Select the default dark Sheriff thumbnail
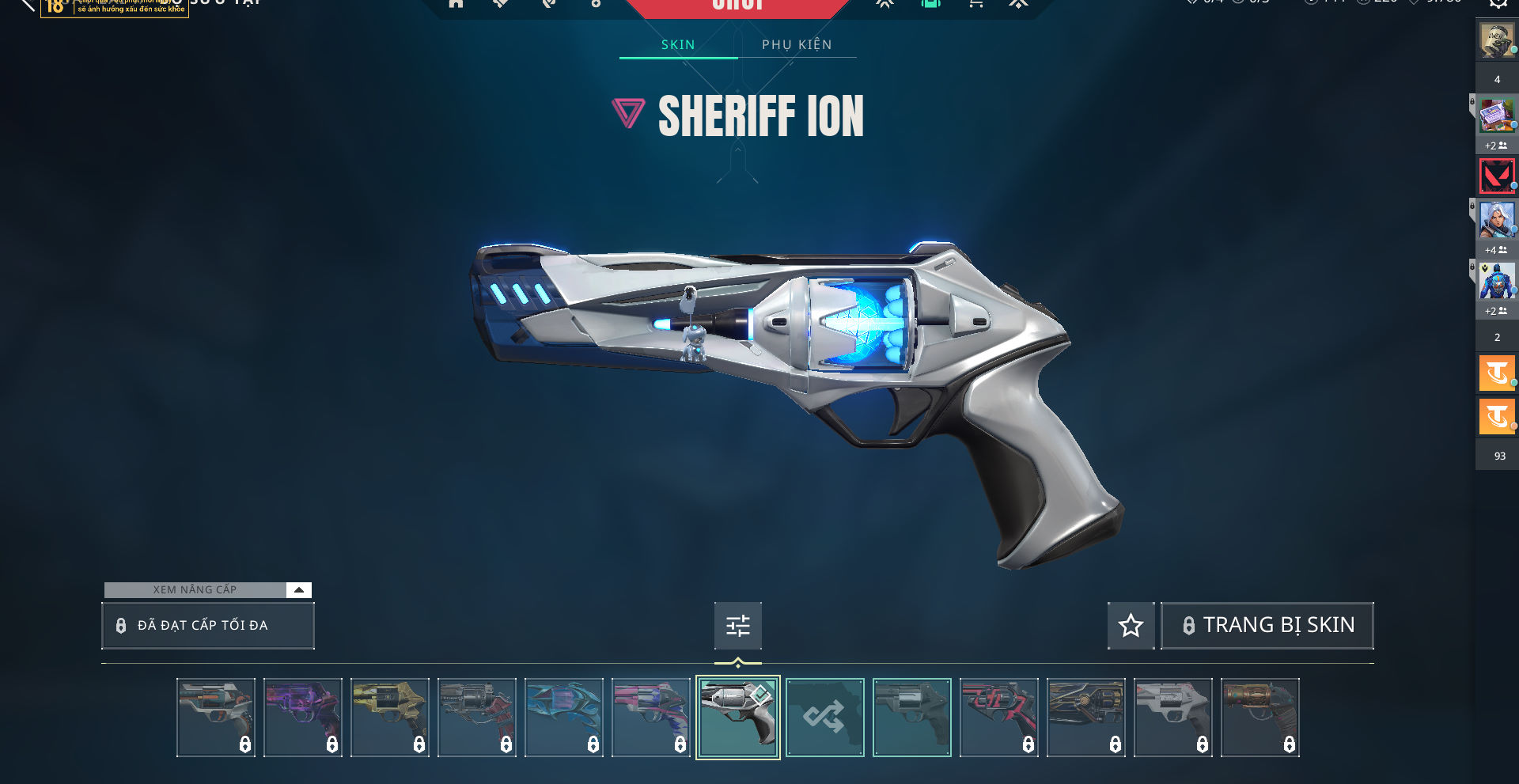 911,718
